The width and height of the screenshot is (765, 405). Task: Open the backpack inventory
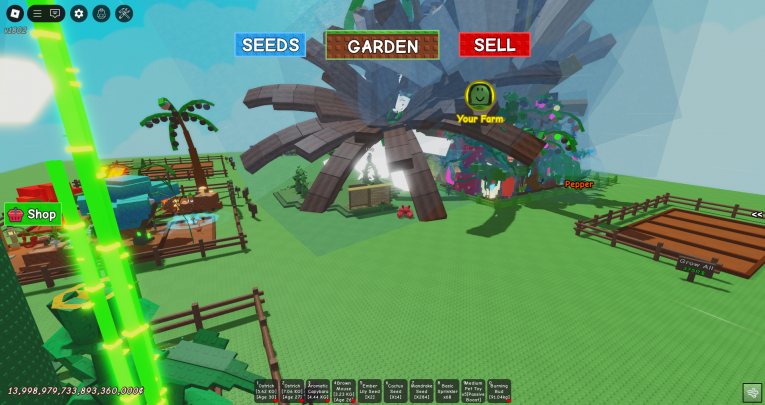tap(101, 13)
